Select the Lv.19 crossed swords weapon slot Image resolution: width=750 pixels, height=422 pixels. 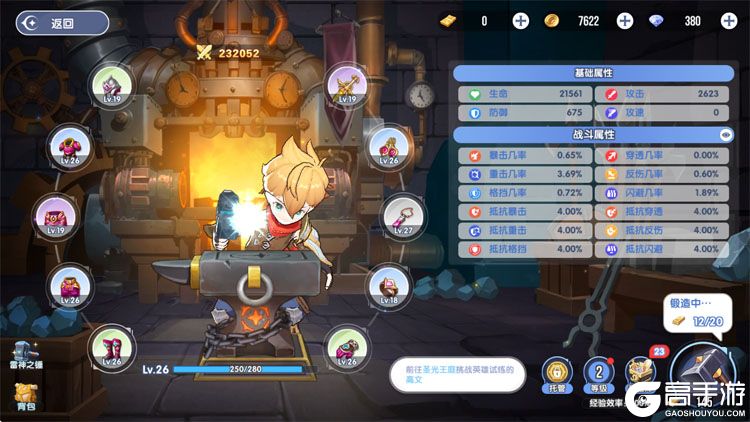click(348, 83)
